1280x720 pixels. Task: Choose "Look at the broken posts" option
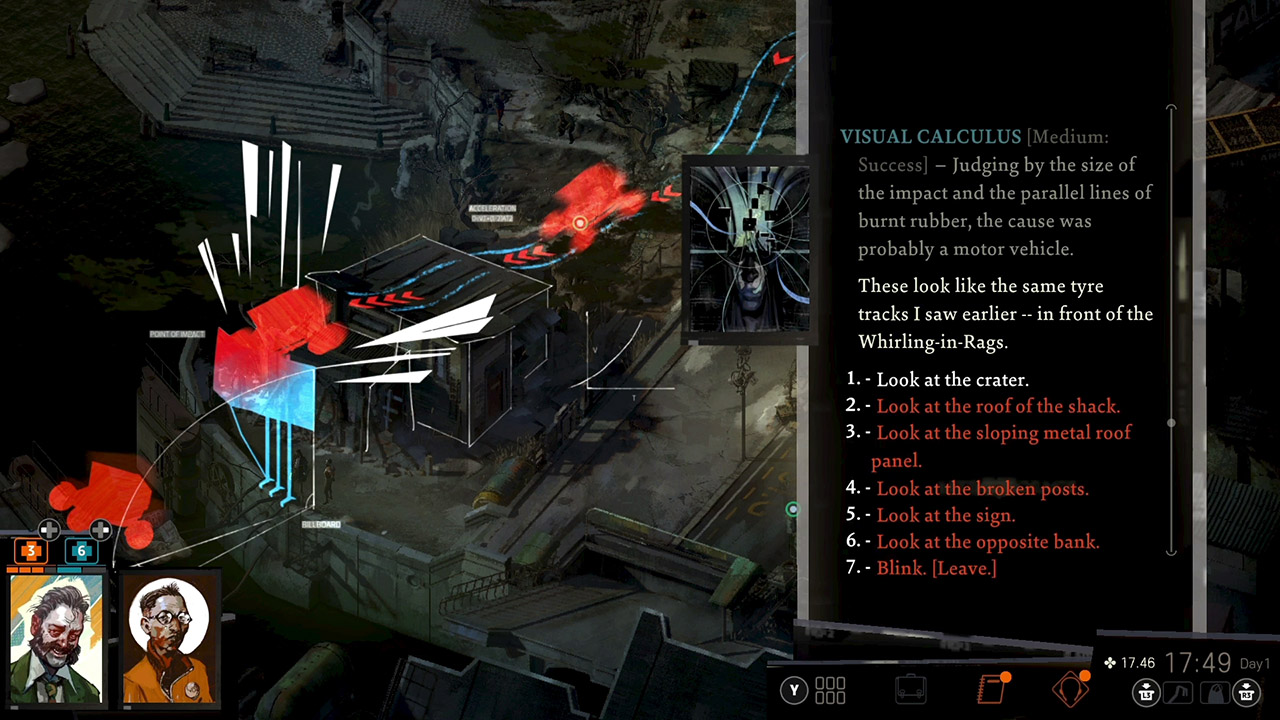tap(966, 489)
